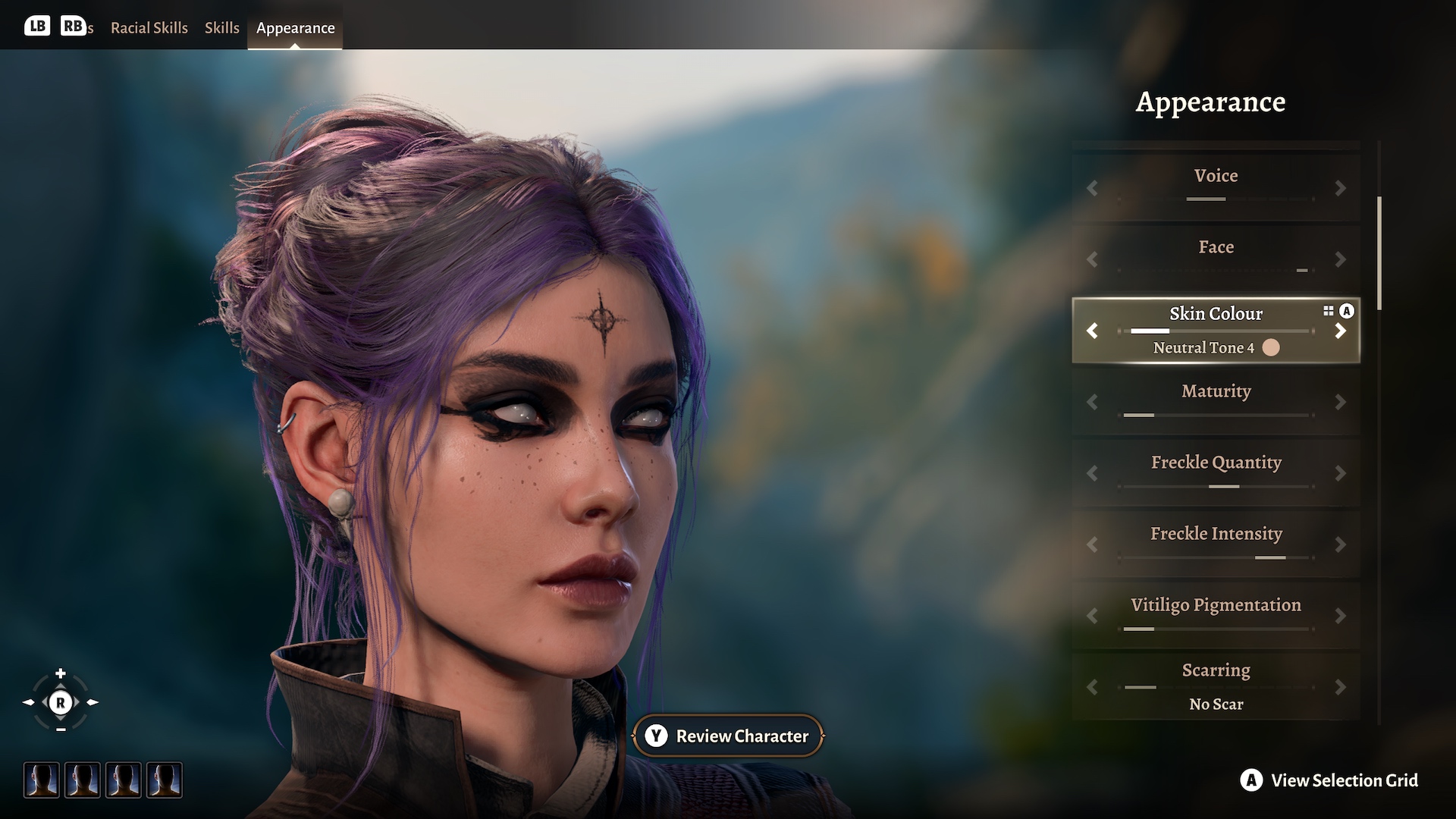Screen dimensions: 1456x819
Task: Cycle to the next Face
Action: click(1340, 259)
